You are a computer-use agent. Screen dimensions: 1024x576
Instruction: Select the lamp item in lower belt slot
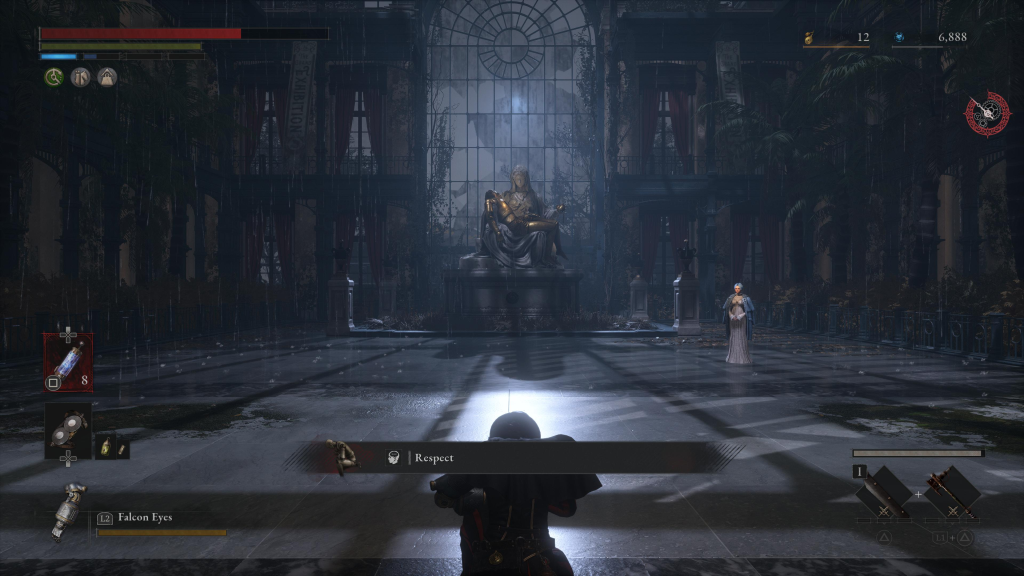coord(68,429)
